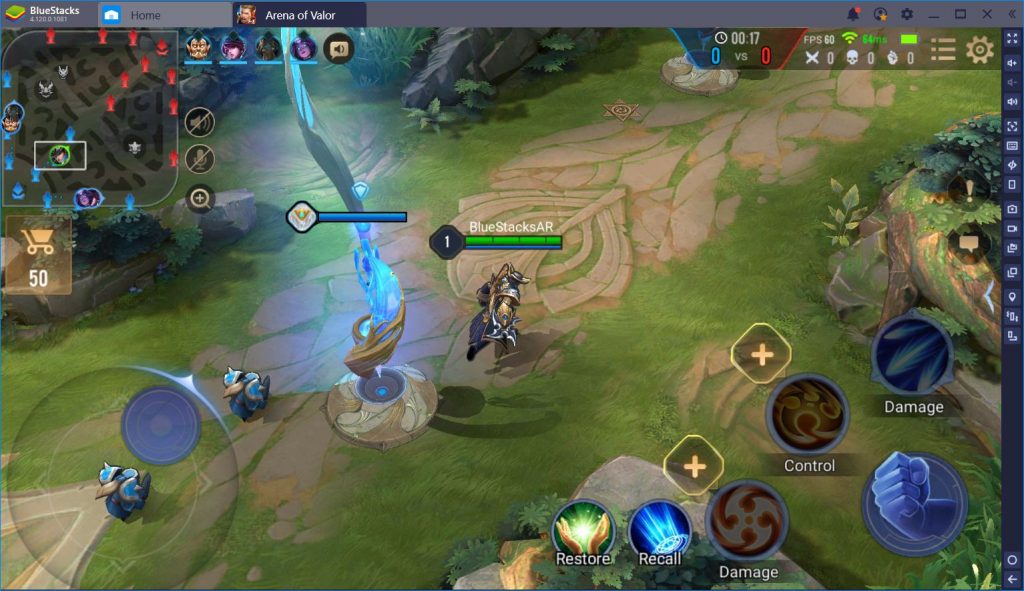Screen dimensions: 1024x591
Task: Toggle the crossed-out microphone button
Action: click(x=200, y=159)
